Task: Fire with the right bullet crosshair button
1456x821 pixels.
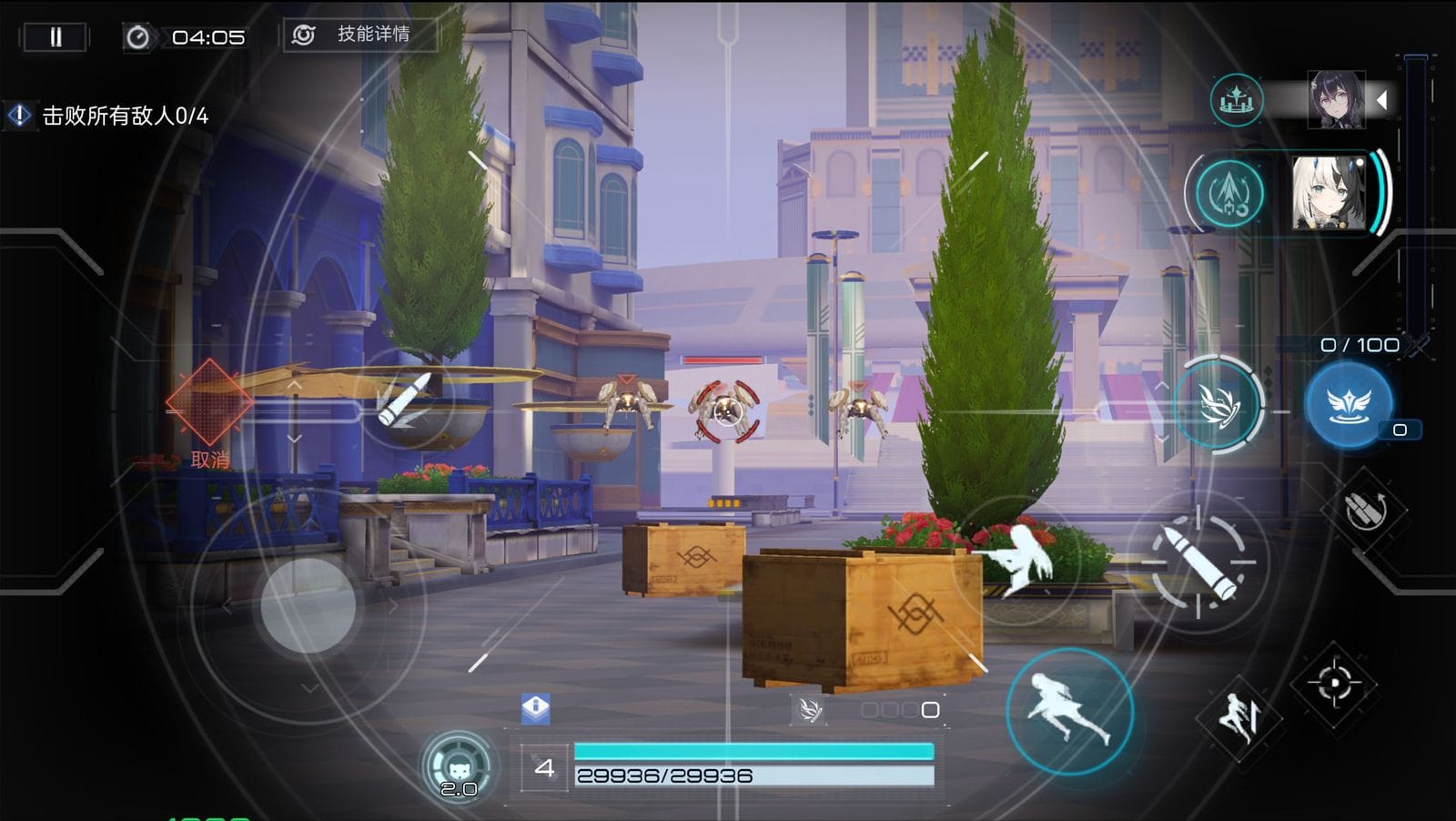Action: tap(1198, 562)
